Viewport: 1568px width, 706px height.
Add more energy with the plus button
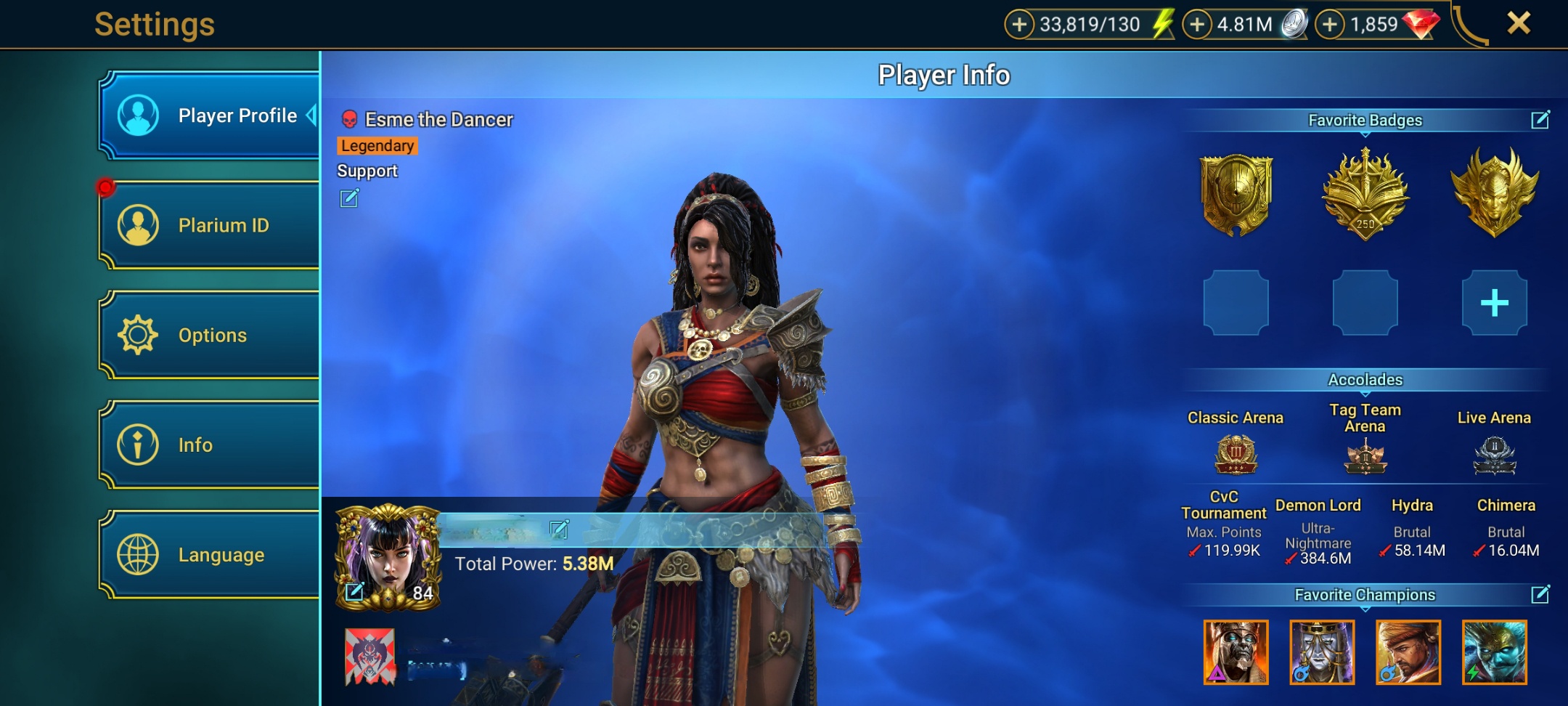(1019, 25)
